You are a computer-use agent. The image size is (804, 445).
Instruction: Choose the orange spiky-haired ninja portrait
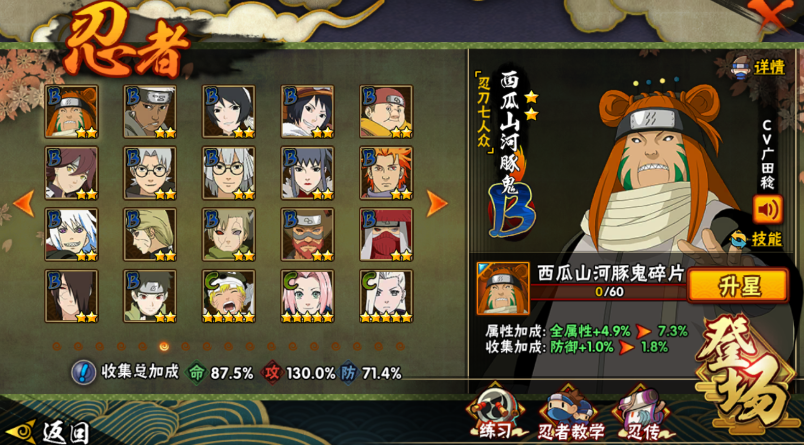[x=386, y=173]
